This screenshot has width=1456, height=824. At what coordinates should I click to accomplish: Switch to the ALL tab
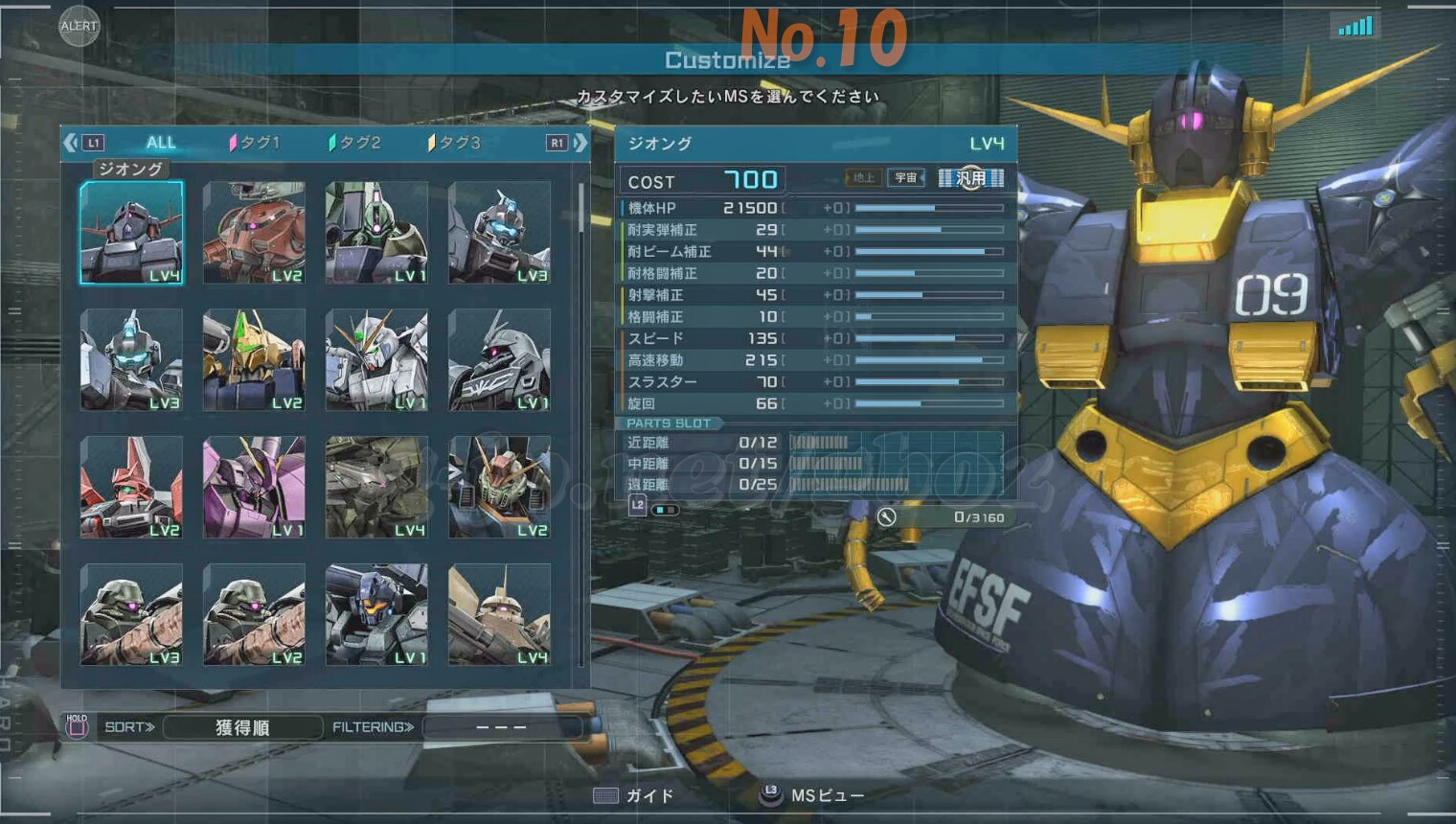[160, 143]
